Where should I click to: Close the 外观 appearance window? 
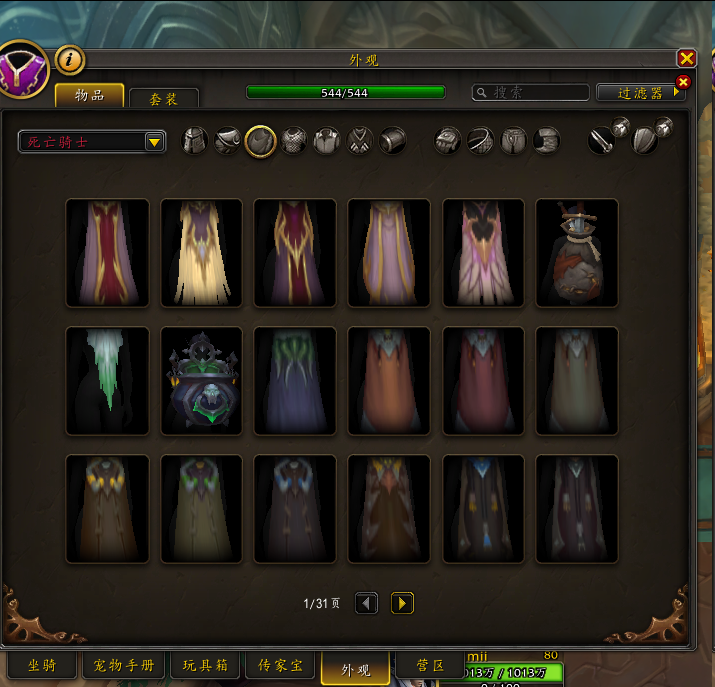[686, 59]
